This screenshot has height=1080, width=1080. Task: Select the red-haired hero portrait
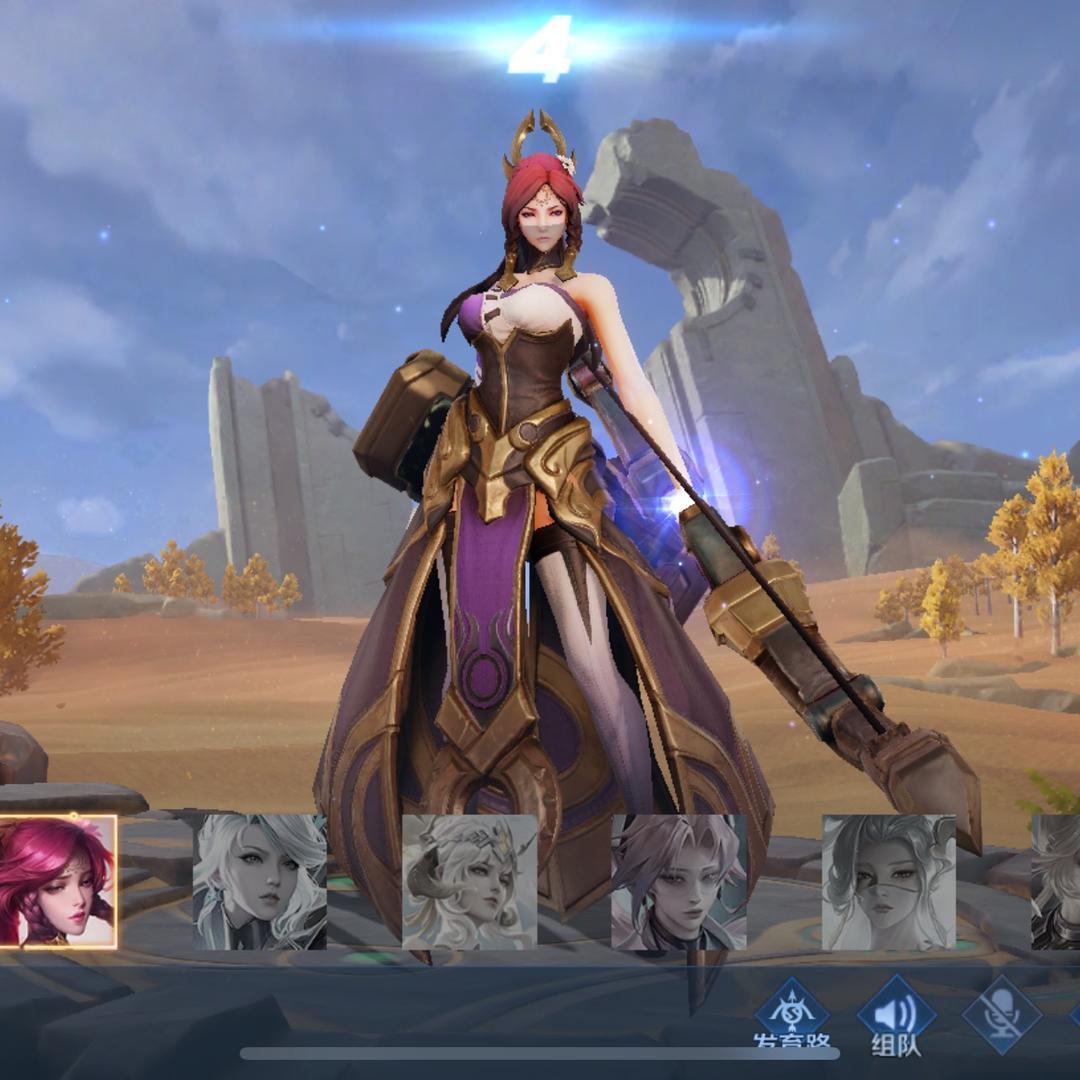(x=58, y=881)
